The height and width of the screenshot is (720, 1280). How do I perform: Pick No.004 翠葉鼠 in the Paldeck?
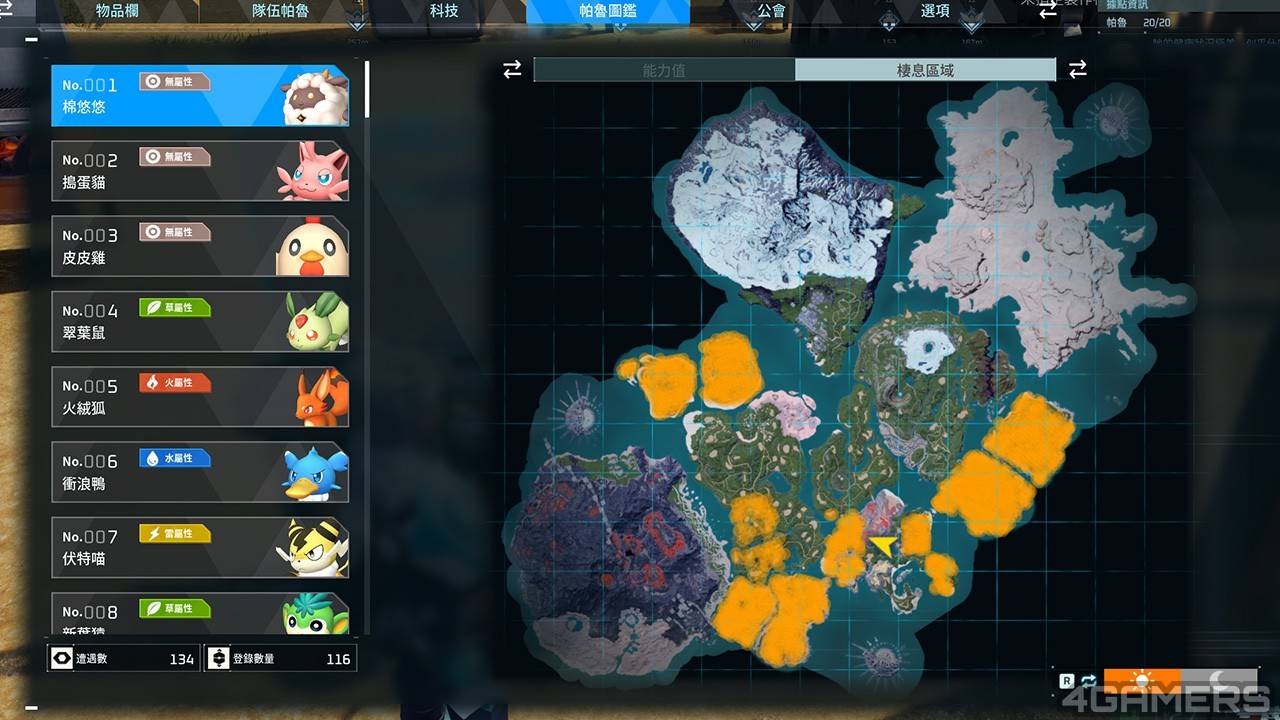pyautogui.click(x=200, y=321)
